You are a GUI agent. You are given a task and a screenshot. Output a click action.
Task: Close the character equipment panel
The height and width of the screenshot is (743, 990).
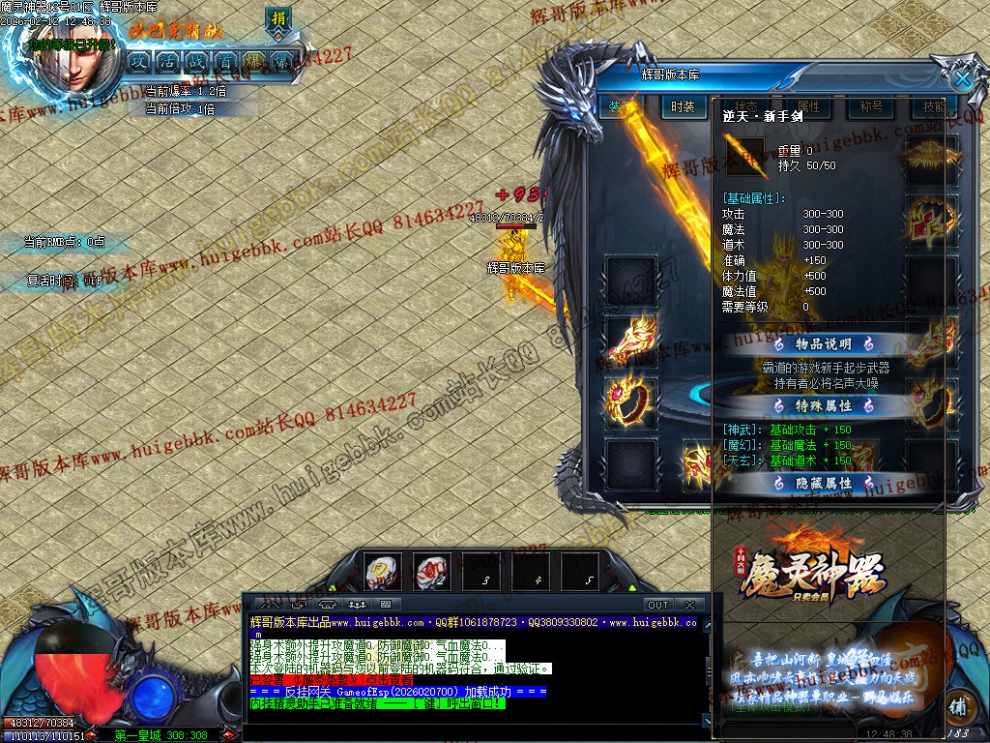coord(962,78)
